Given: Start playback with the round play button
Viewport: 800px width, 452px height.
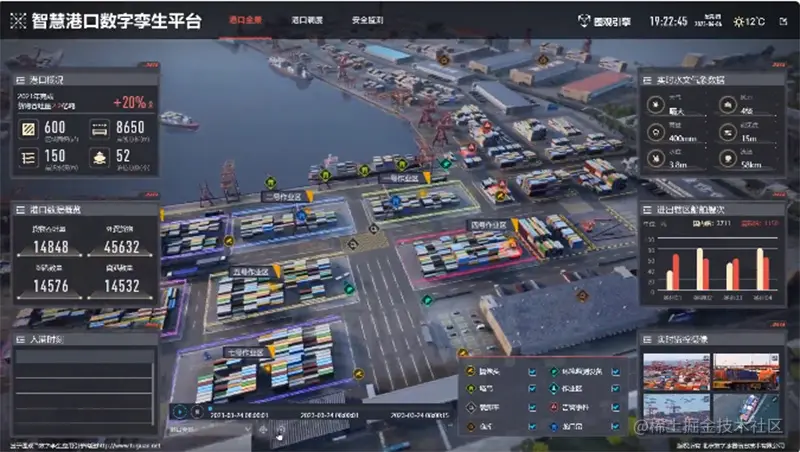Looking at the screenshot, I should click(179, 411).
